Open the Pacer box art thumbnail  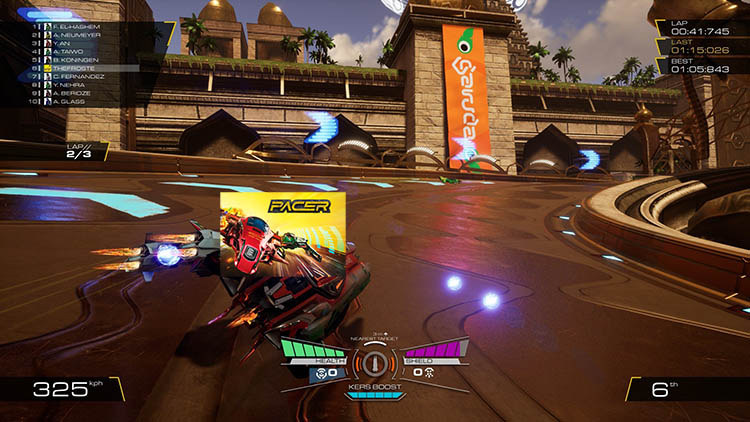[x=283, y=235]
